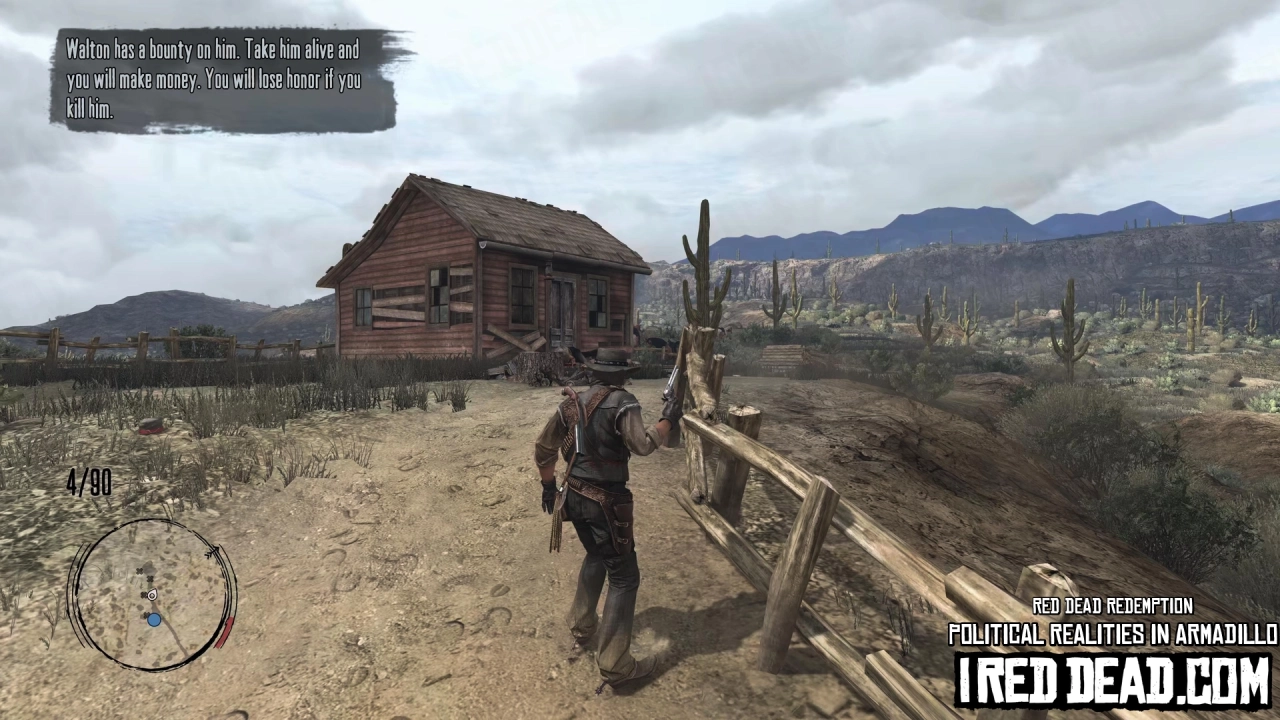Click the boarded-up cabin window
This screenshot has width=1280, height=720.
point(400,305)
